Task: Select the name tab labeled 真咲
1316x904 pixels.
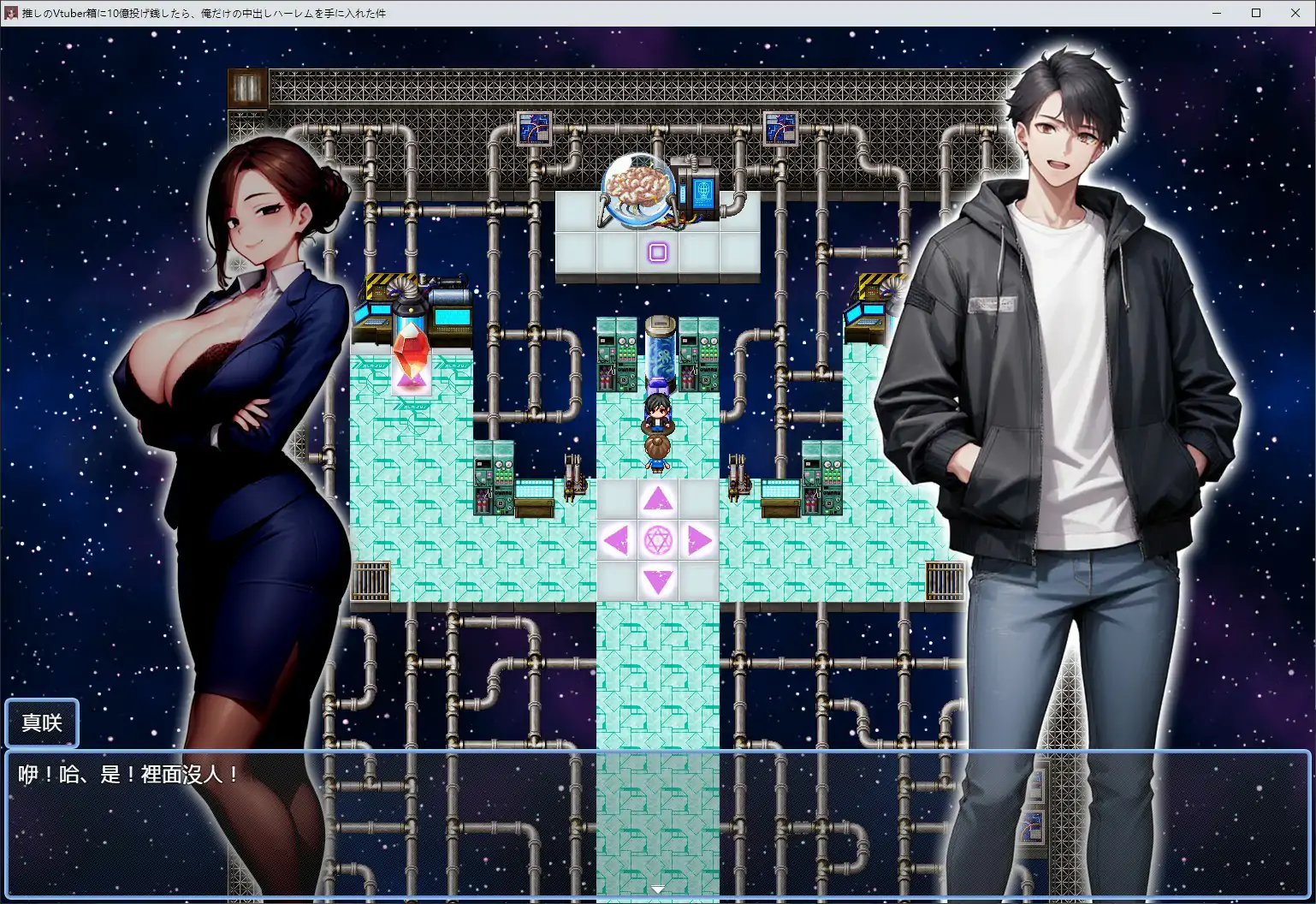Action: coord(41,723)
